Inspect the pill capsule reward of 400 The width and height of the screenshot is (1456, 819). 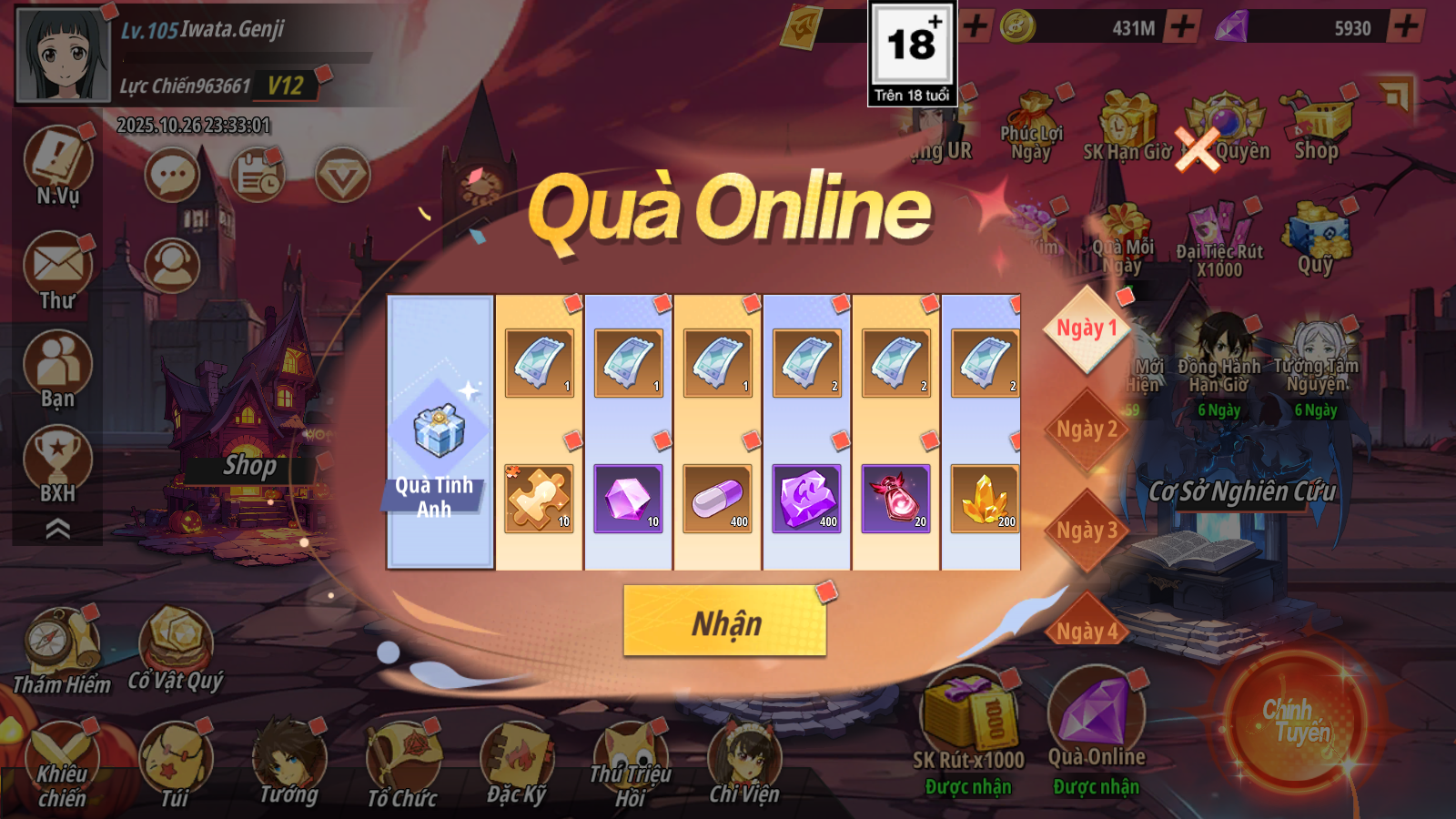click(x=717, y=498)
